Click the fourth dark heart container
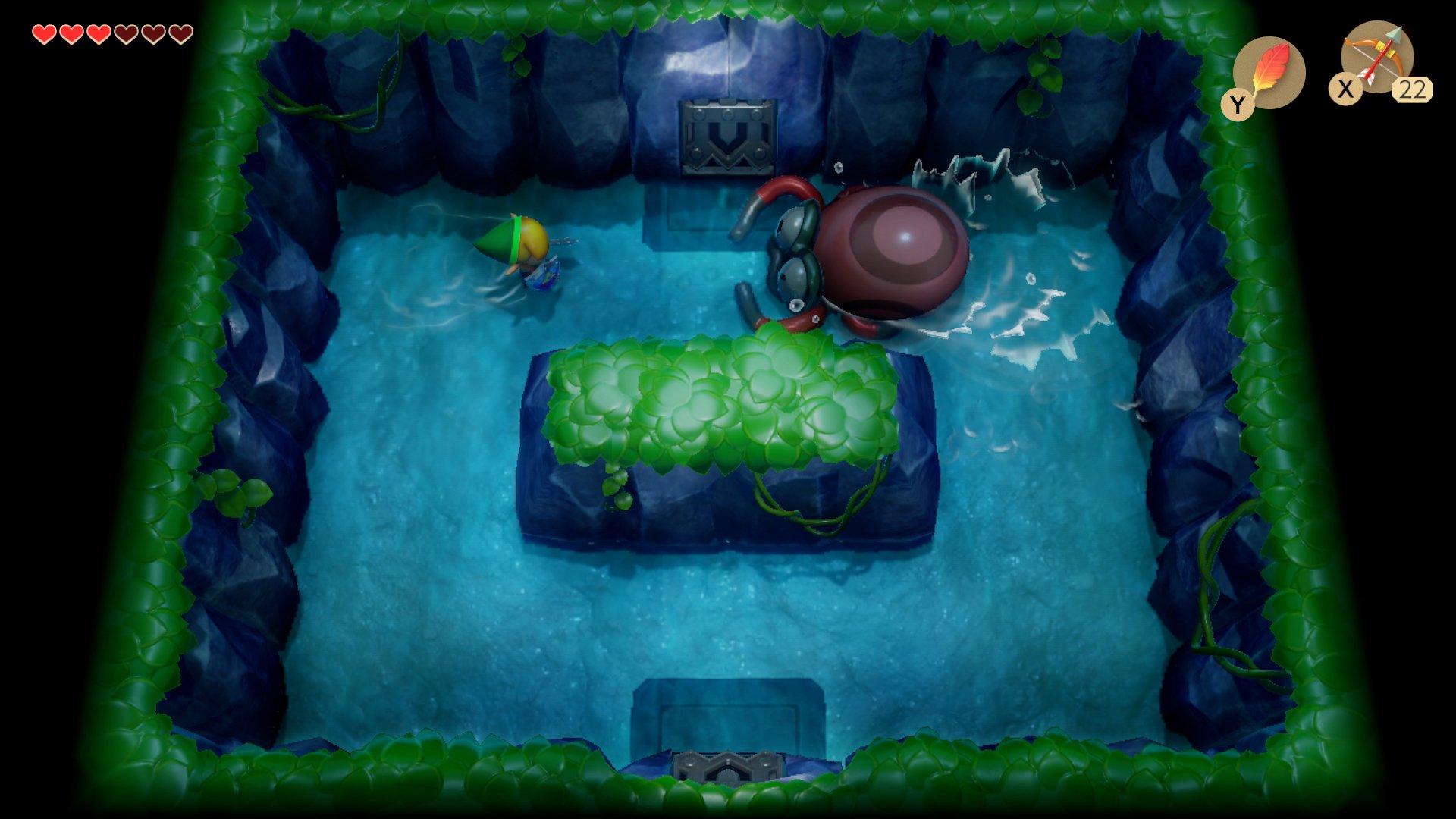Screen dimensions: 1456x819 (x=125, y=34)
